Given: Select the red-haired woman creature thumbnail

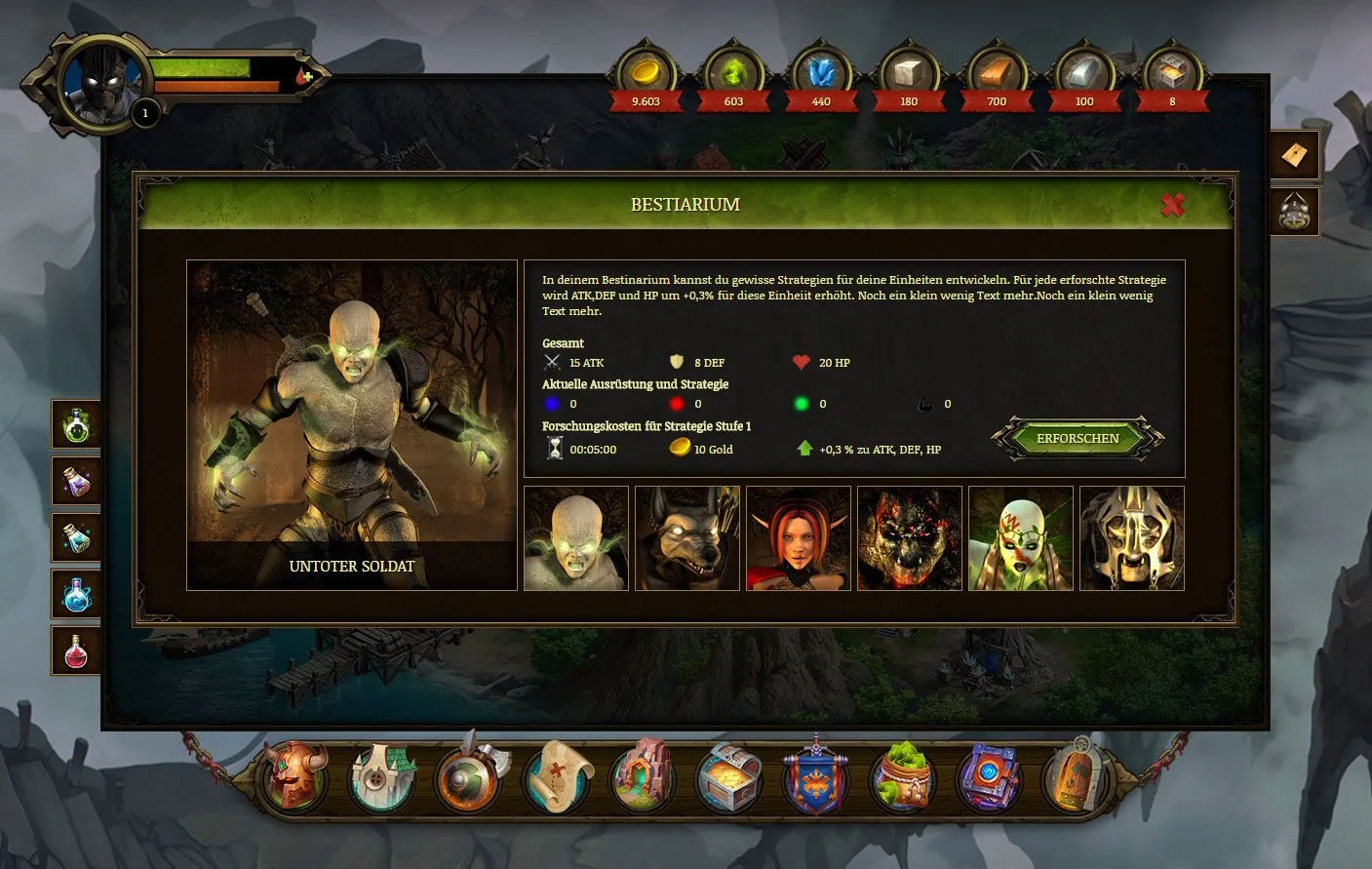Looking at the screenshot, I should click(x=798, y=537).
